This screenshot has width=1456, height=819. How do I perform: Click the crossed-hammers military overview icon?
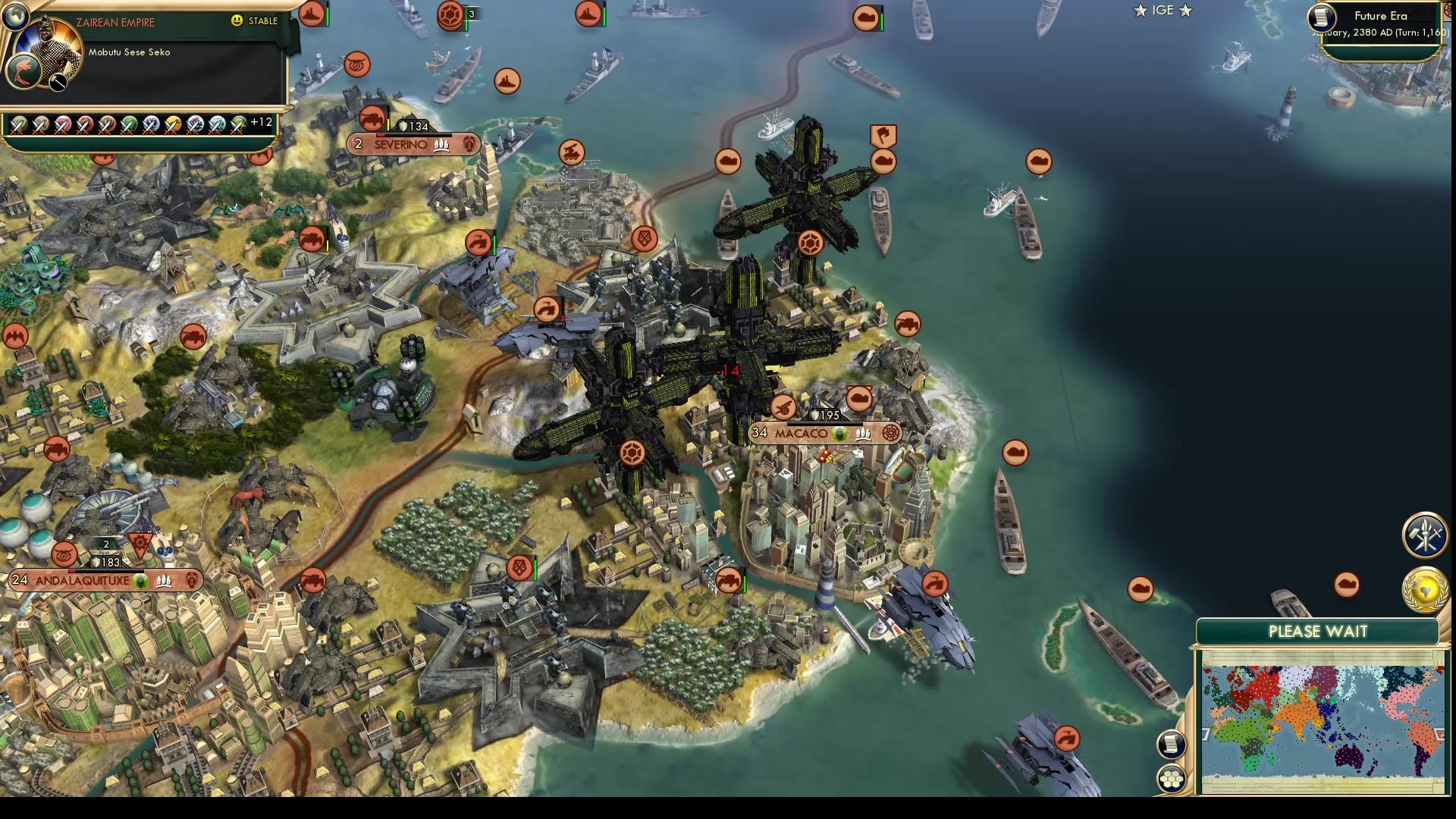click(x=1424, y=535)
